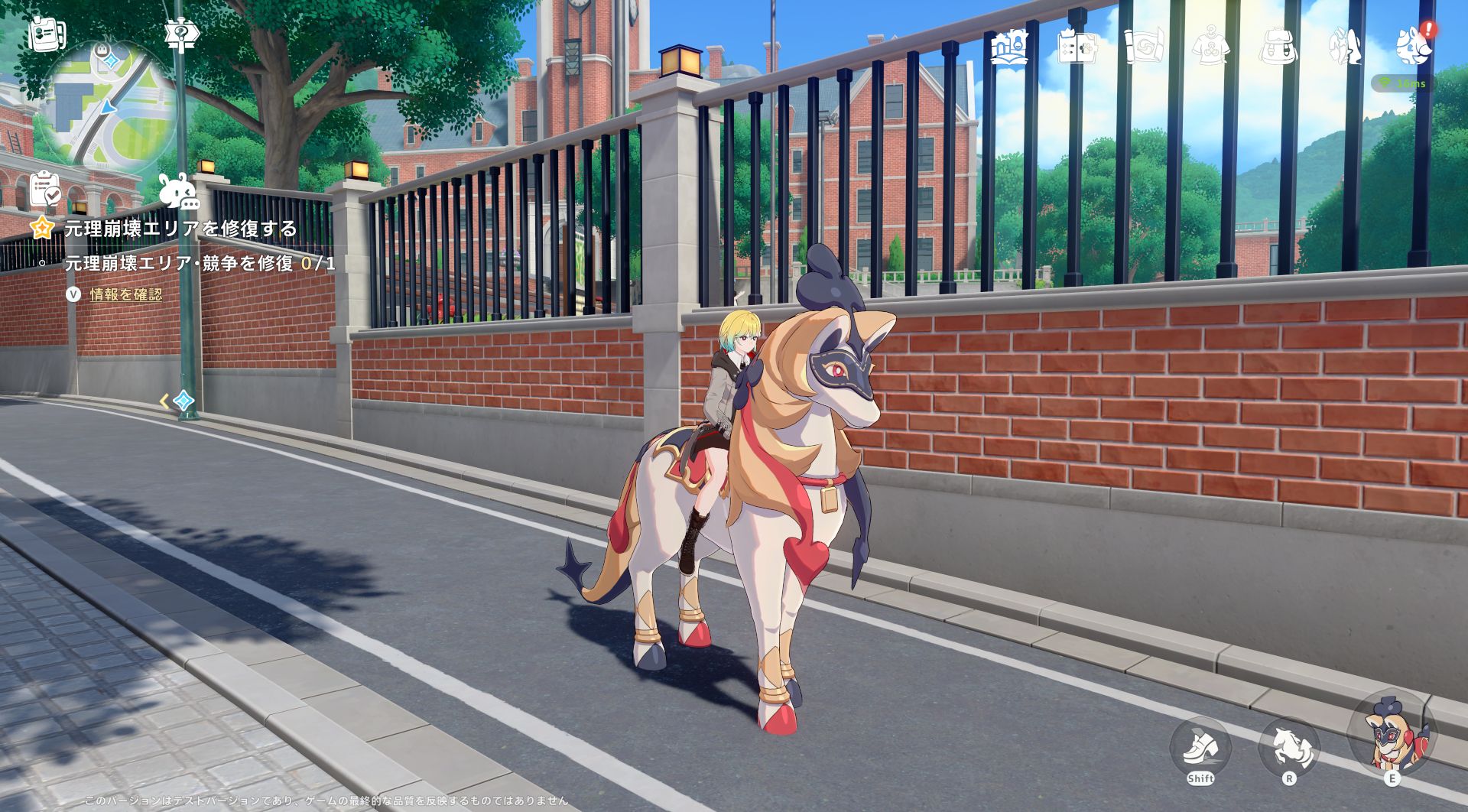
Task: Activate the shoe sprint ability
Action: pyautogui.click(x=1200, y=749)
